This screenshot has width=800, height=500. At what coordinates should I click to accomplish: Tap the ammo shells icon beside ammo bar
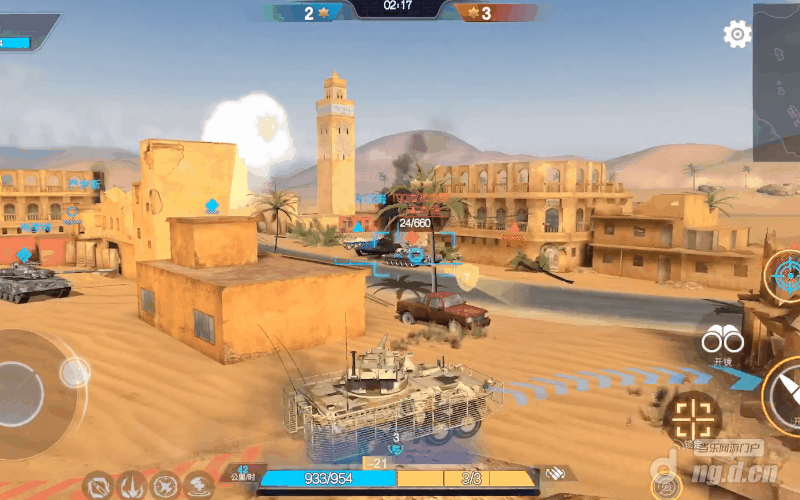[557, 475]
